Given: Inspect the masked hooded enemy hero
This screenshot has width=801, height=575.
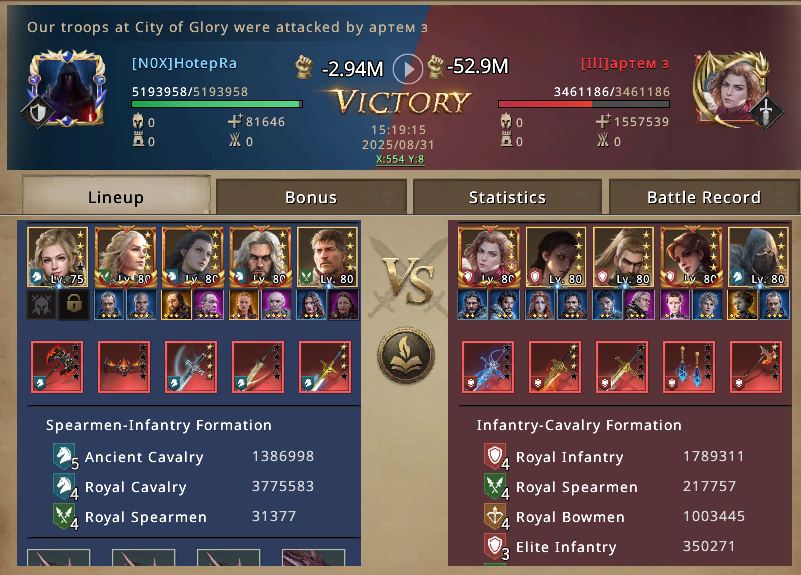Looking at the screenshot, I should [757, 257].
